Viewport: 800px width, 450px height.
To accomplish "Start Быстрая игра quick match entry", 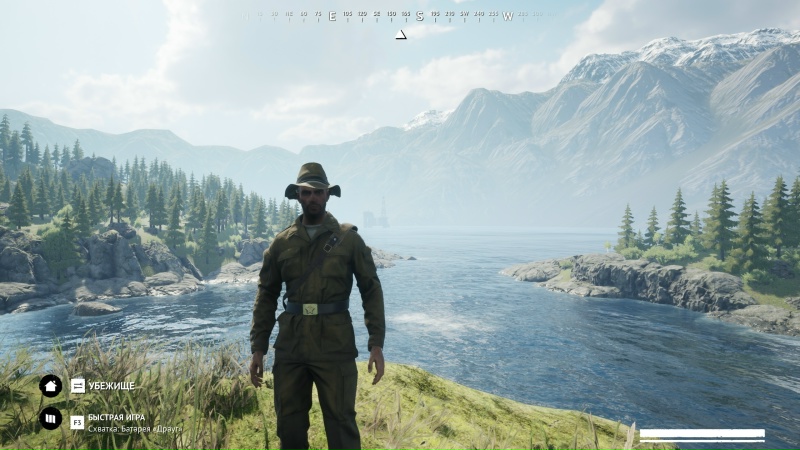I will click(111, 415).
